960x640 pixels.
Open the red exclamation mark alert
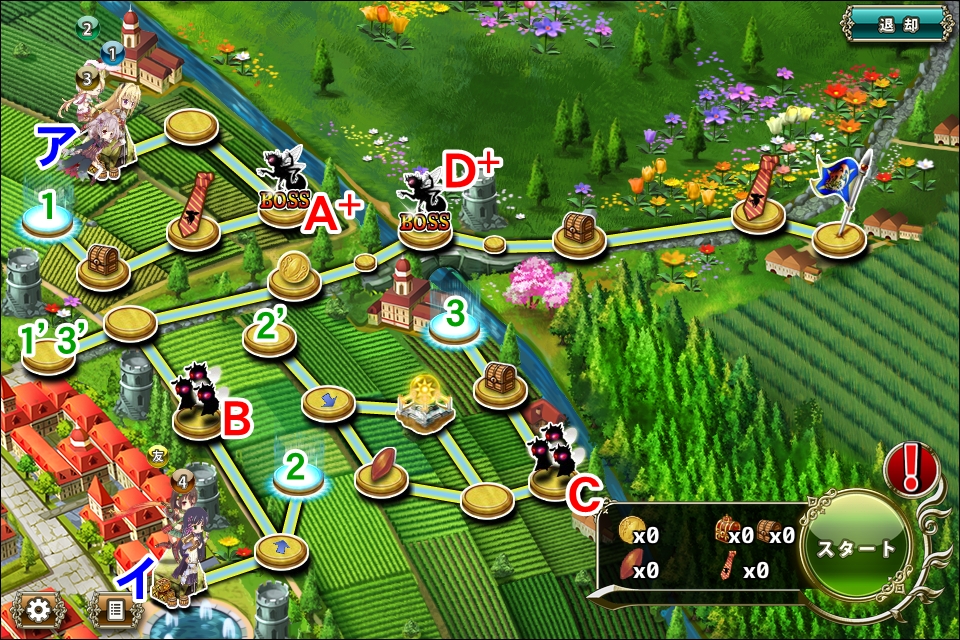(912, 465)
